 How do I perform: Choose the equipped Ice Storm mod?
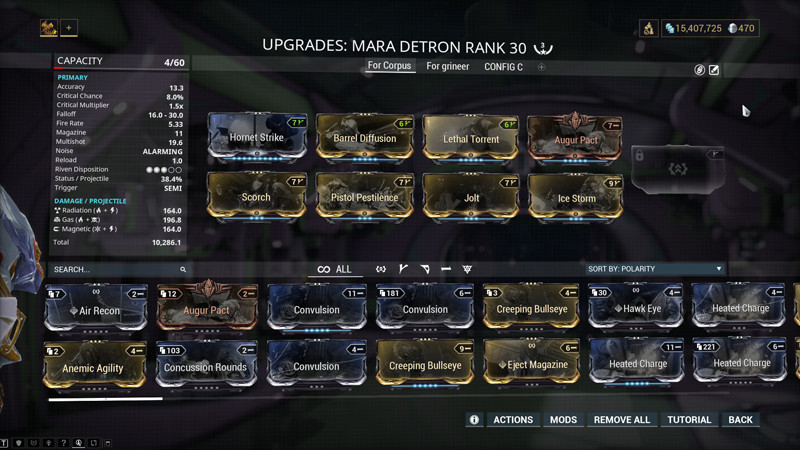(x=576, y=196)
